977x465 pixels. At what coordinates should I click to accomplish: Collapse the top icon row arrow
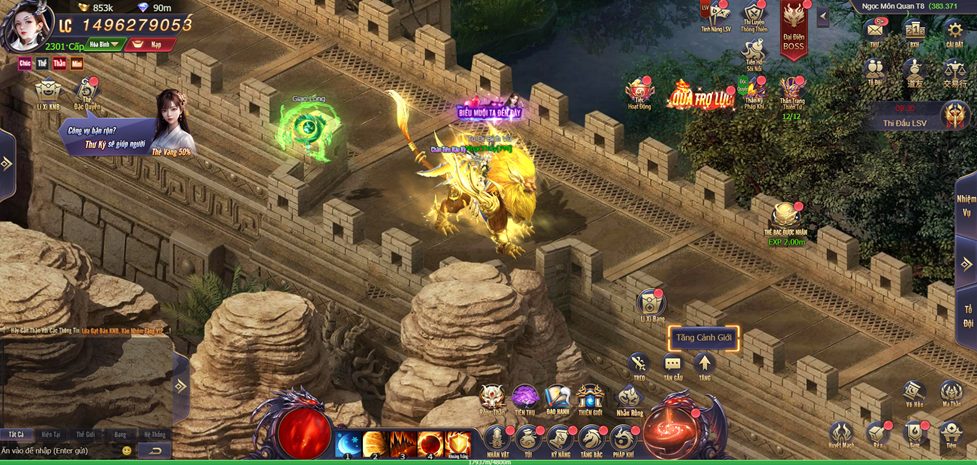tap(823, 16)
